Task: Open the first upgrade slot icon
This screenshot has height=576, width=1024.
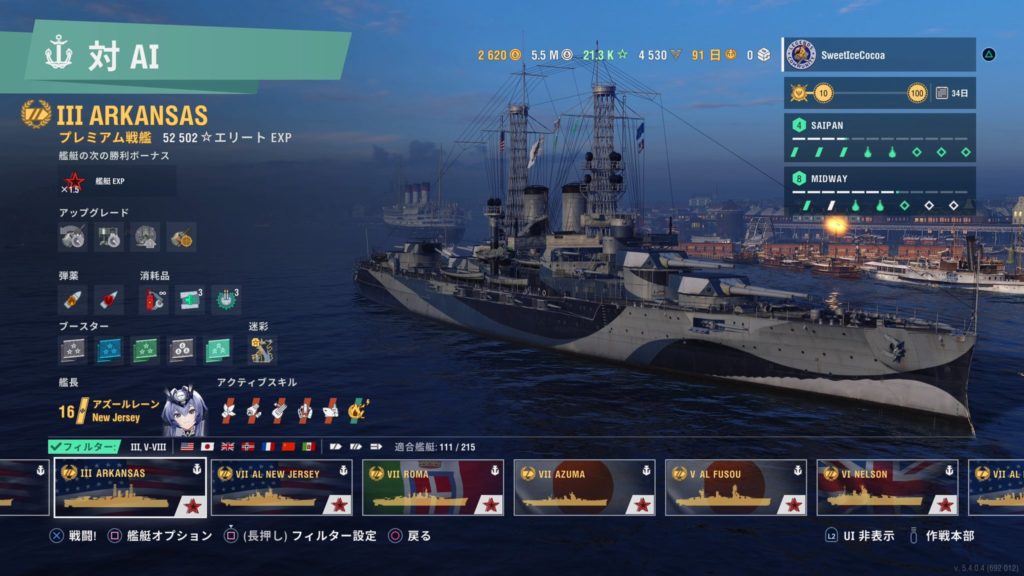Action: click(x=73, y=237)
